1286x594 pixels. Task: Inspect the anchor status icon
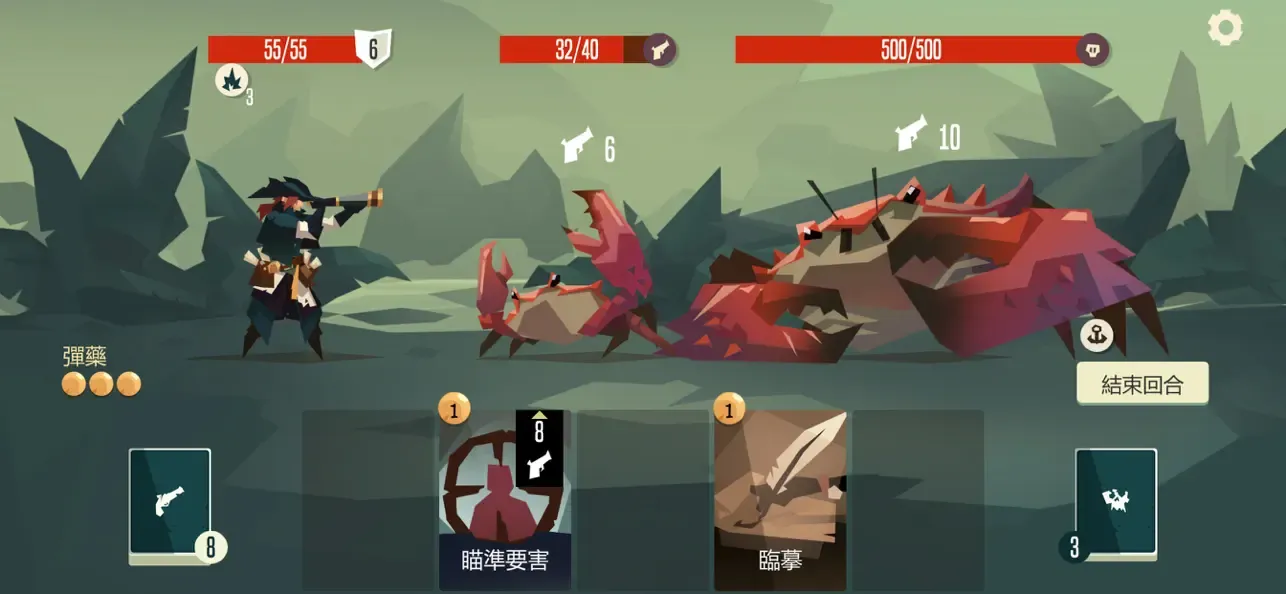(x=1097, y=336)
